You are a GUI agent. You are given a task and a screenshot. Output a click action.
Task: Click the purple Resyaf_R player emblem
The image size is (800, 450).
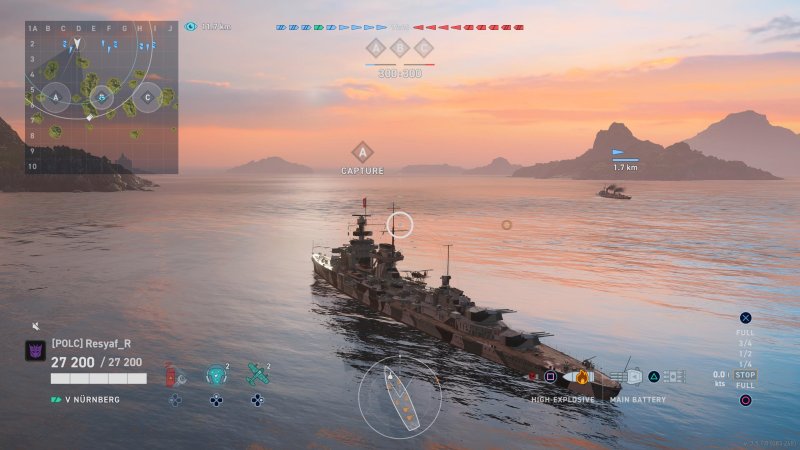[x=35, y=351]
